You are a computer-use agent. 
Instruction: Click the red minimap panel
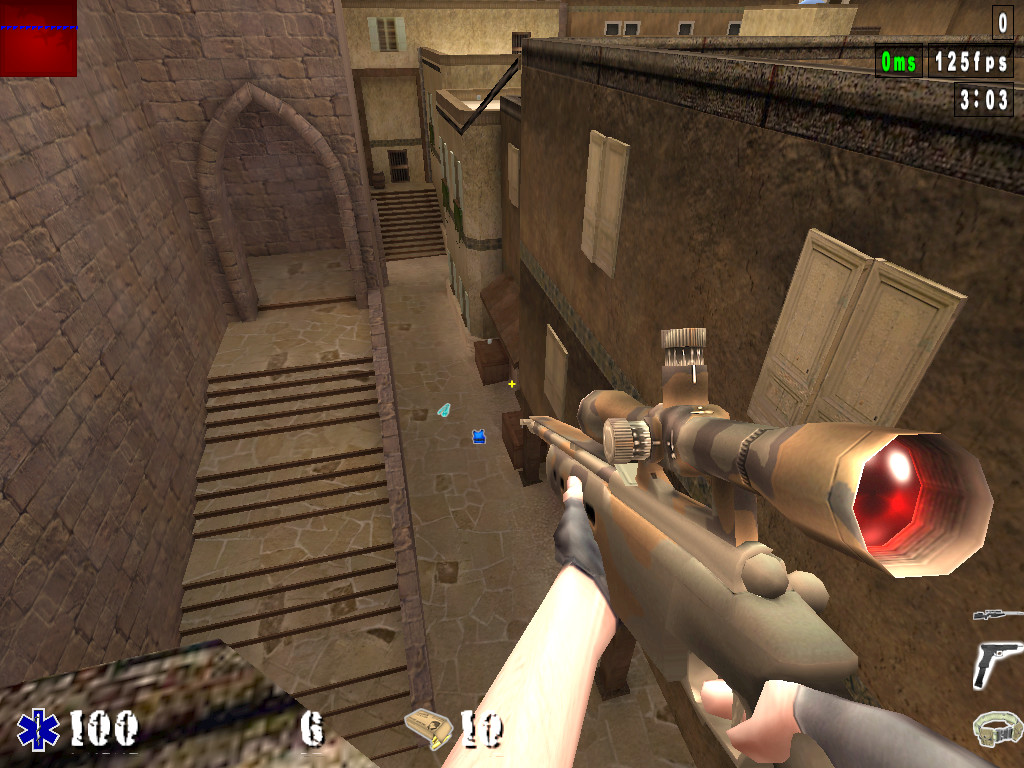point(38,38)
